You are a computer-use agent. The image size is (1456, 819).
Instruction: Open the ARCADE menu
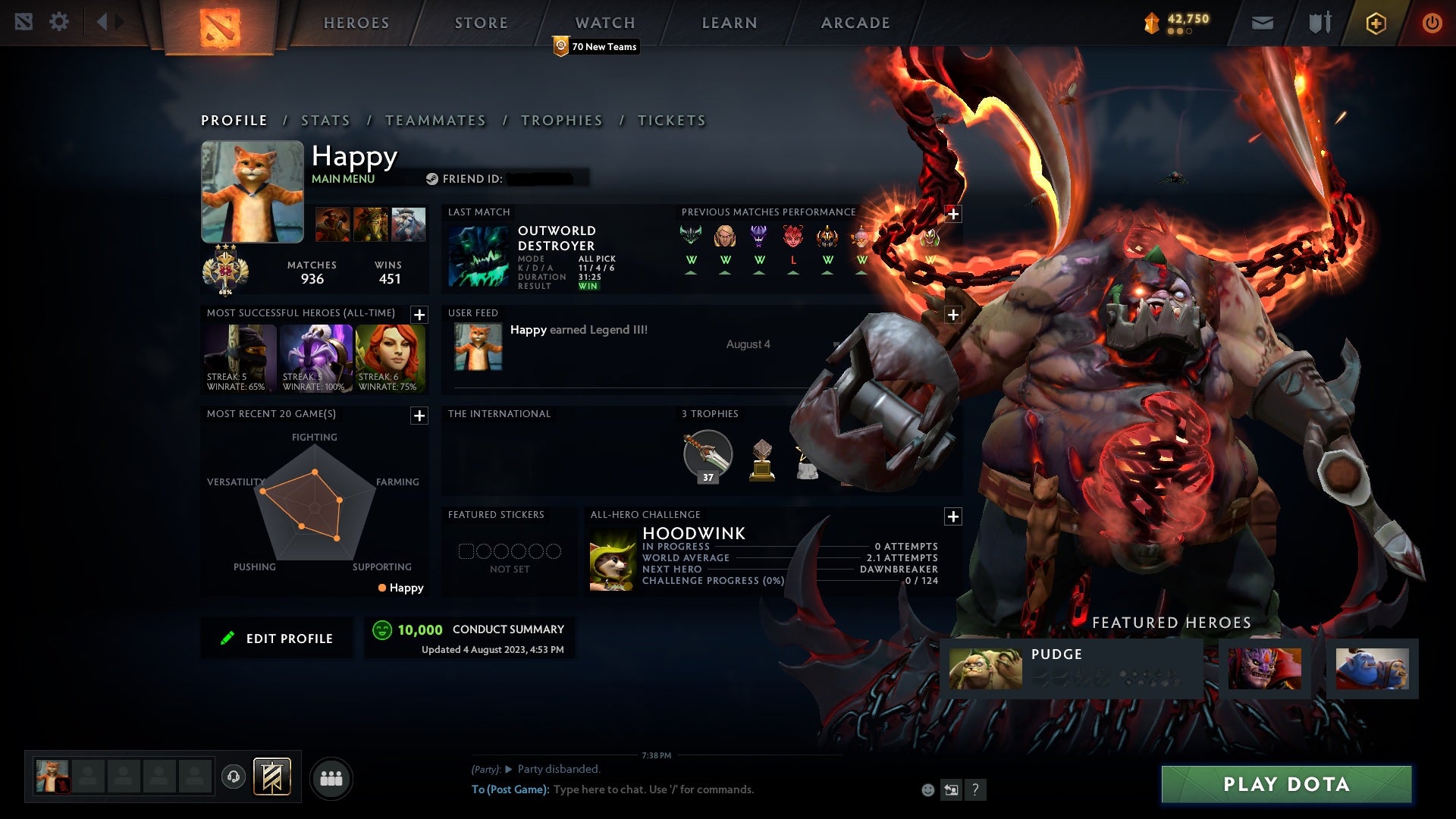(855, 23)
